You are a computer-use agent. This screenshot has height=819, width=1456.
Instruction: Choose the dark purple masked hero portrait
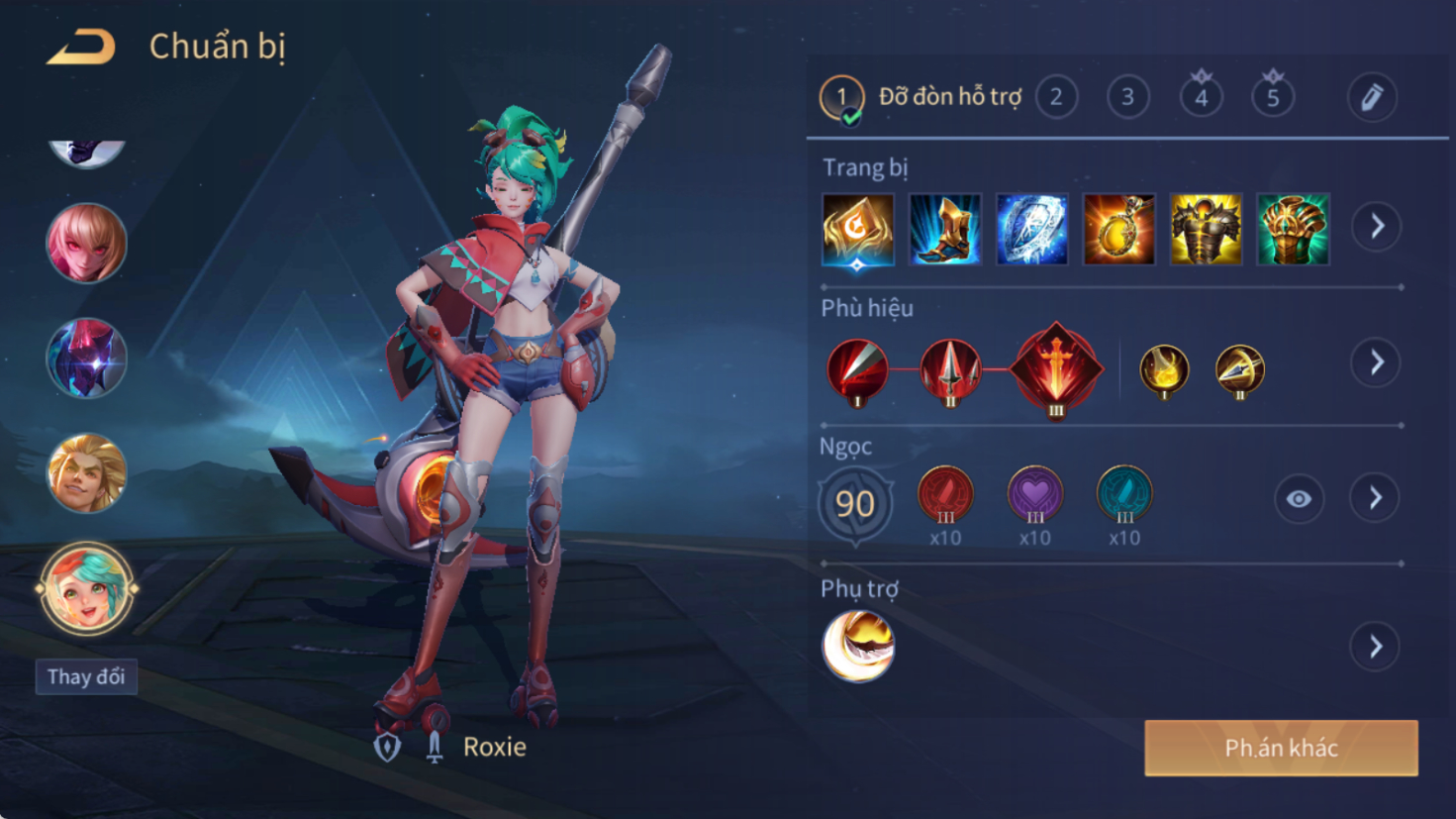tap(86, 358)
